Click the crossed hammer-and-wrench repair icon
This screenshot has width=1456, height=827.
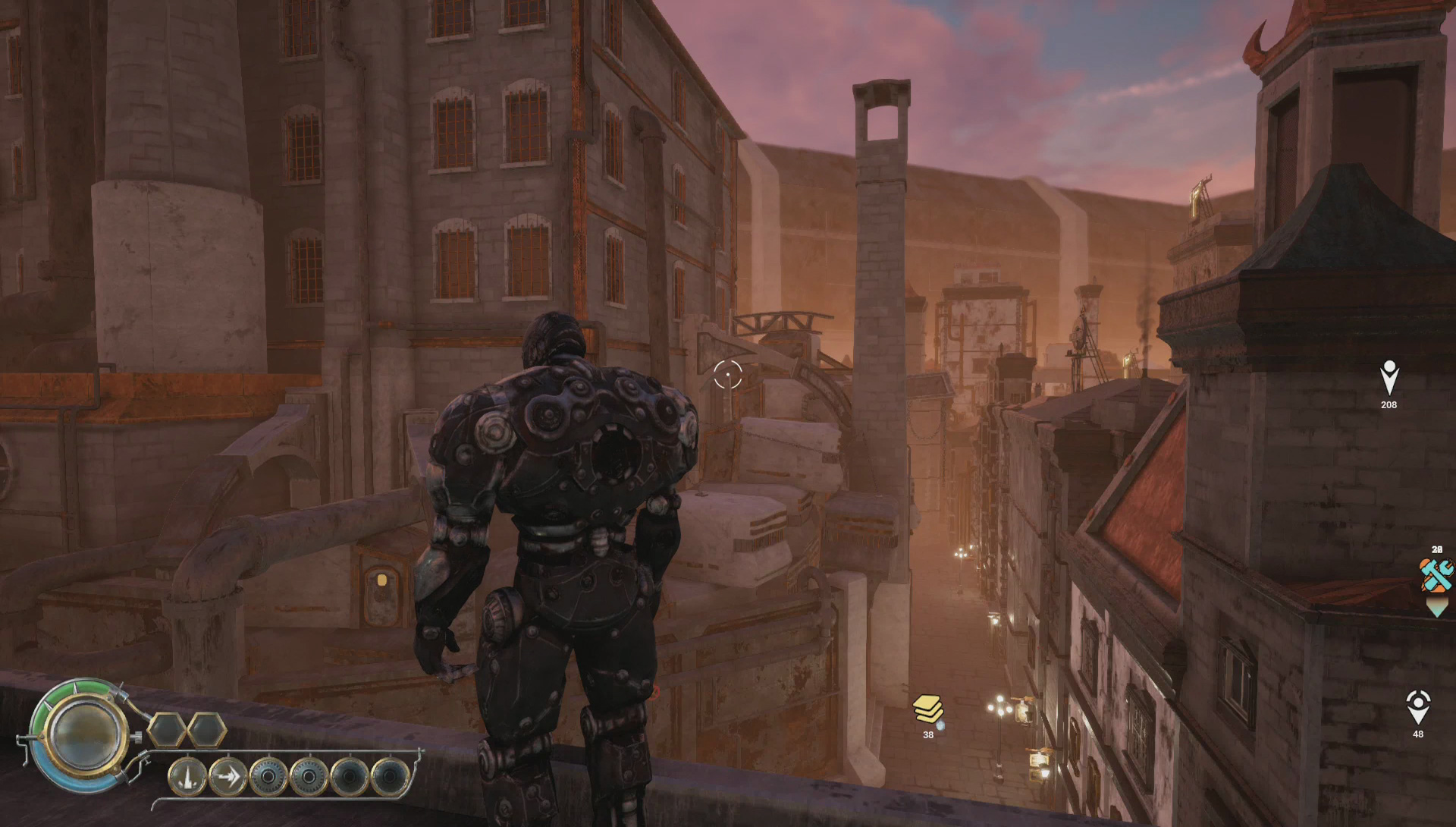pyautogui.click(x=1436, y=574)
